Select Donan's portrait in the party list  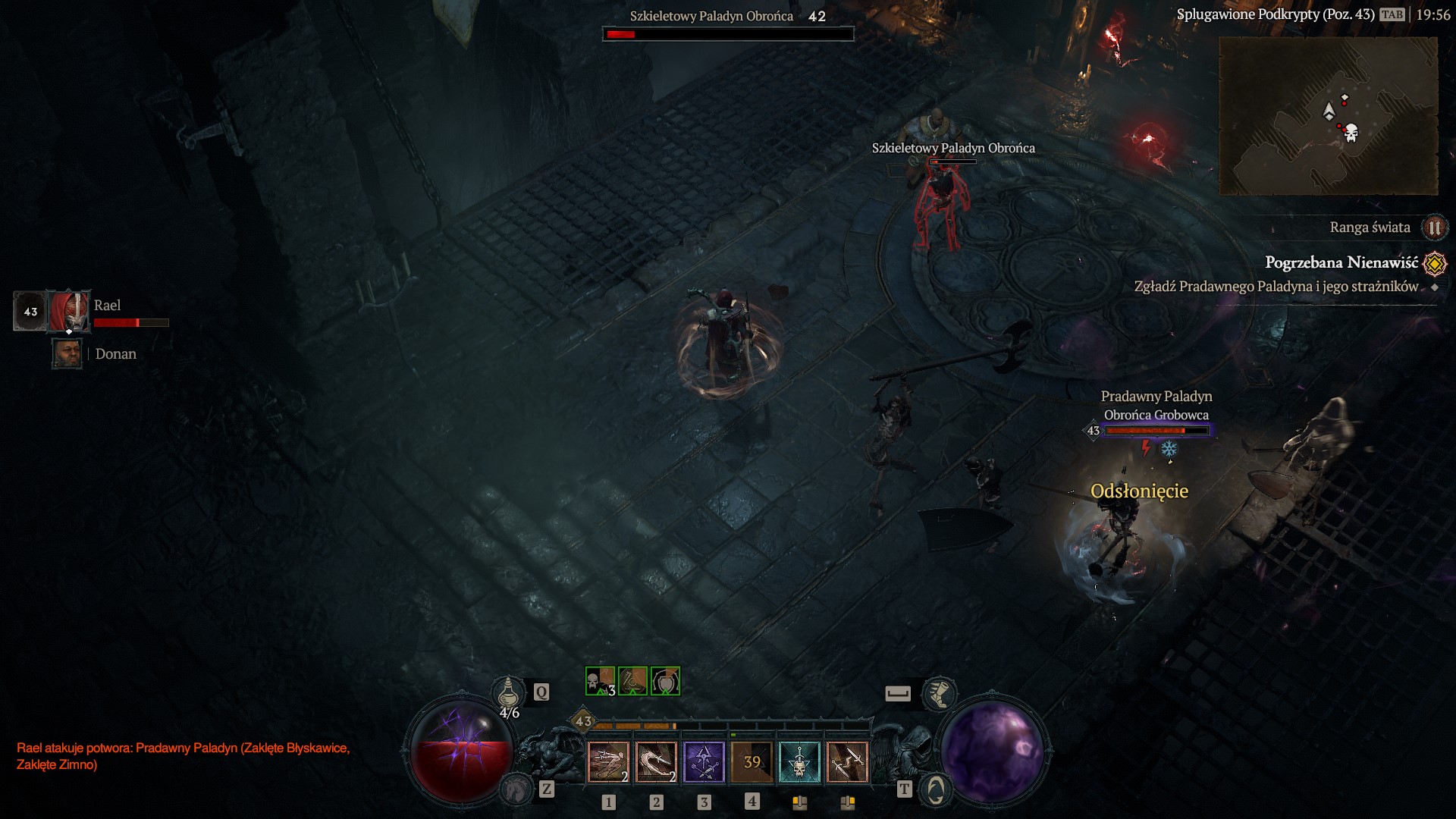click(x=67, y=353)
